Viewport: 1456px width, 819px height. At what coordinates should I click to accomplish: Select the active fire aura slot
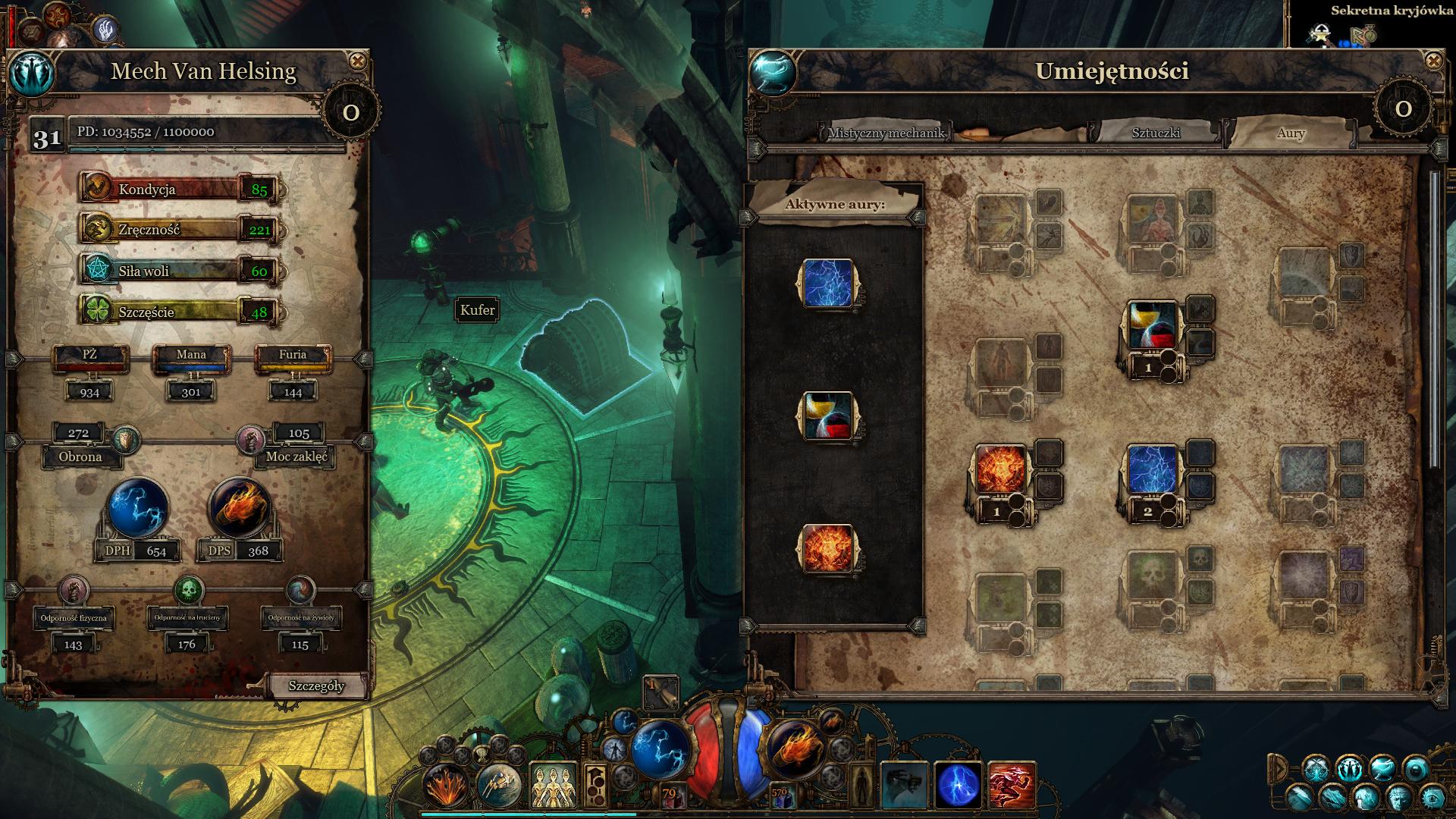click(x=827, y=548)
